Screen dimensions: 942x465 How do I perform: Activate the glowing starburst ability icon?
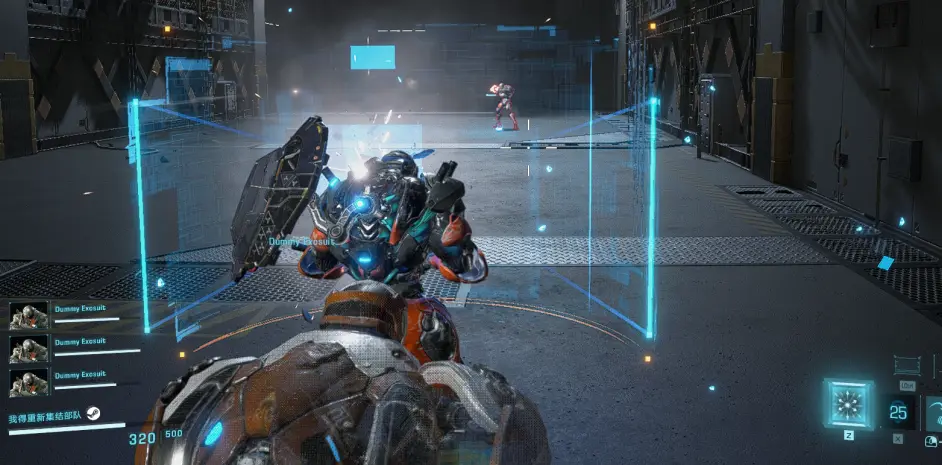(848, 404)
